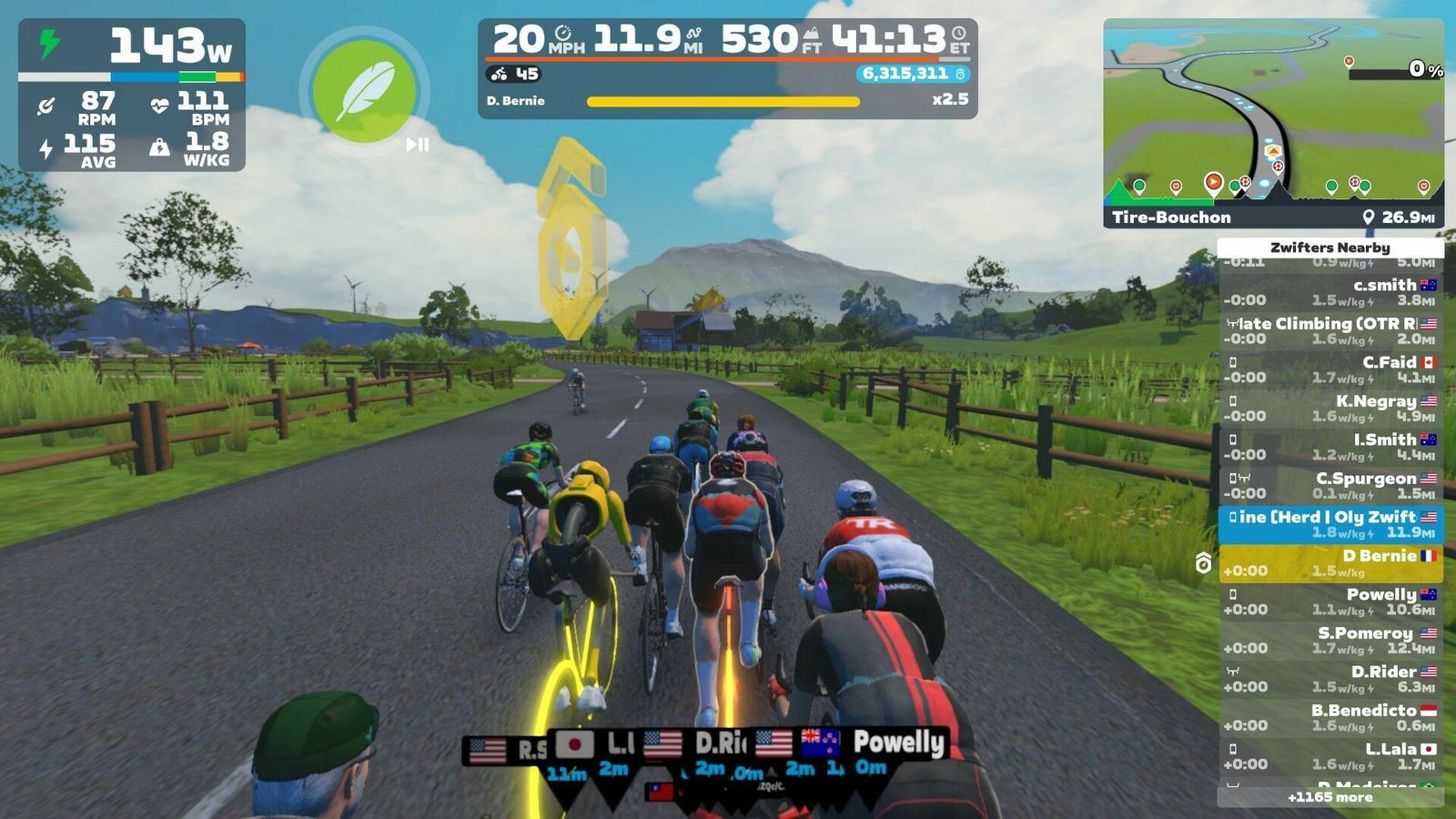This screenshot has height=819, width=1456.
Task: Select c.smith in Zwifters Nearby list
Action: (x=1330, y=292)
